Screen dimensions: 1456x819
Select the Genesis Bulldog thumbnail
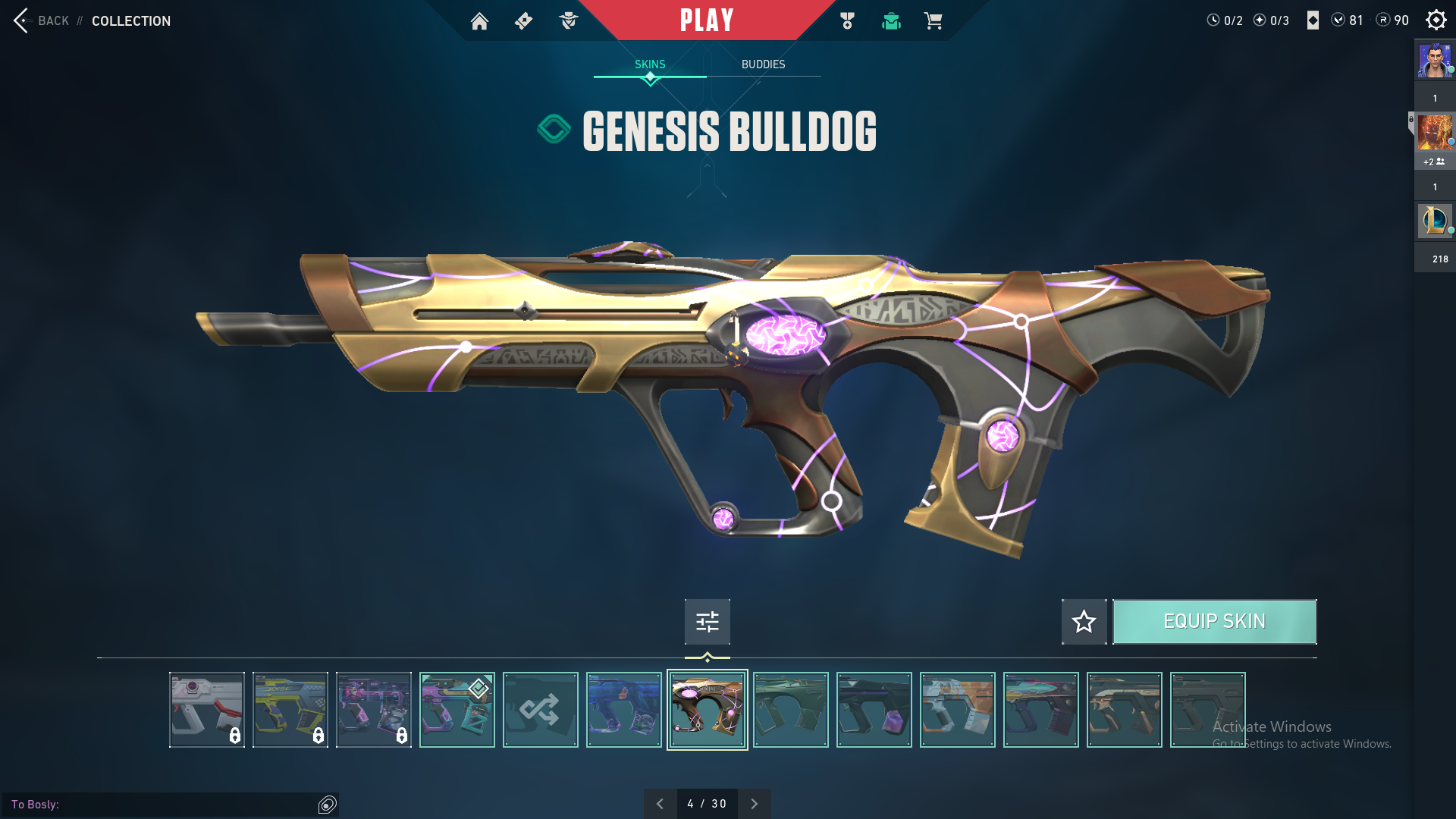tap(707, 710)
